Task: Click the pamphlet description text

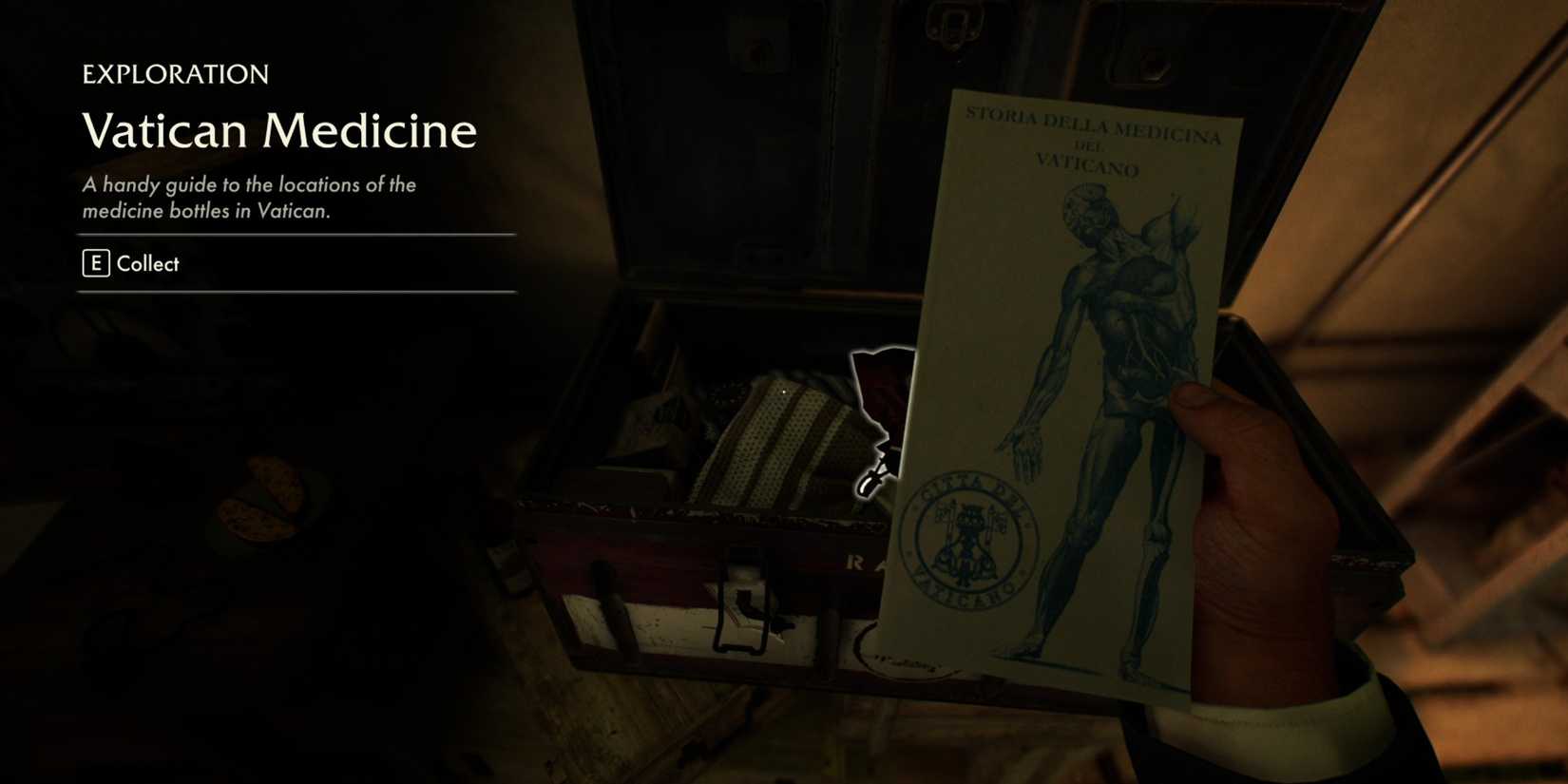Action: tap(249, 198)
